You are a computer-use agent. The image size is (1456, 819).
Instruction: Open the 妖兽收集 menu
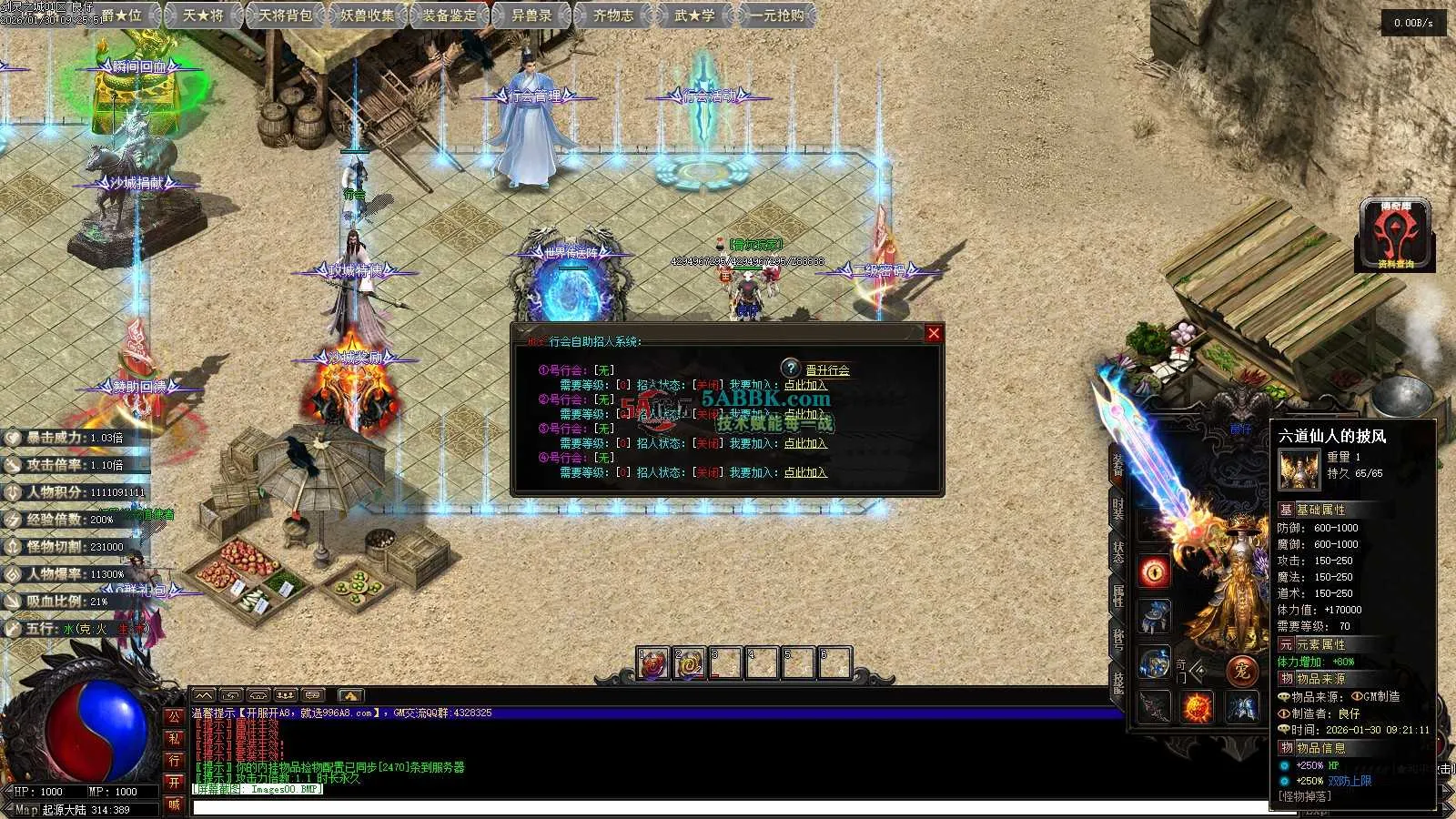(368, 15)
